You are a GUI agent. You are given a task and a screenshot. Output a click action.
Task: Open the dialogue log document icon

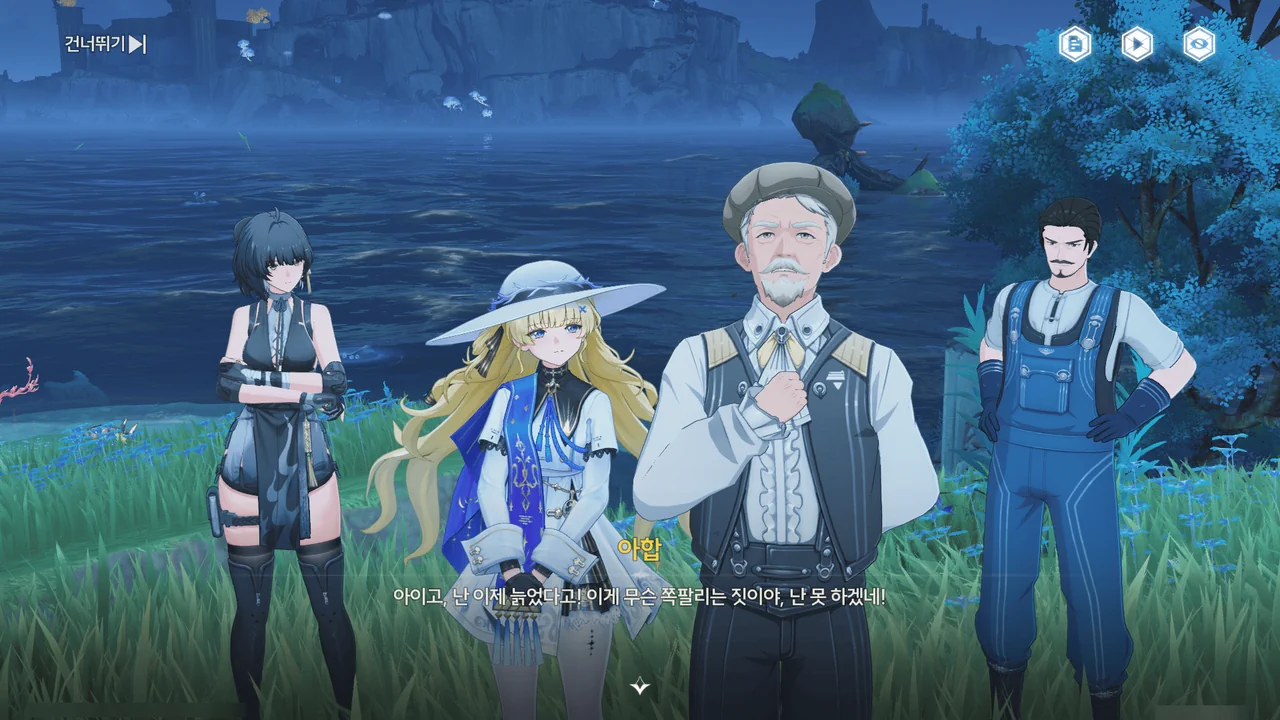click(1075, 44)
